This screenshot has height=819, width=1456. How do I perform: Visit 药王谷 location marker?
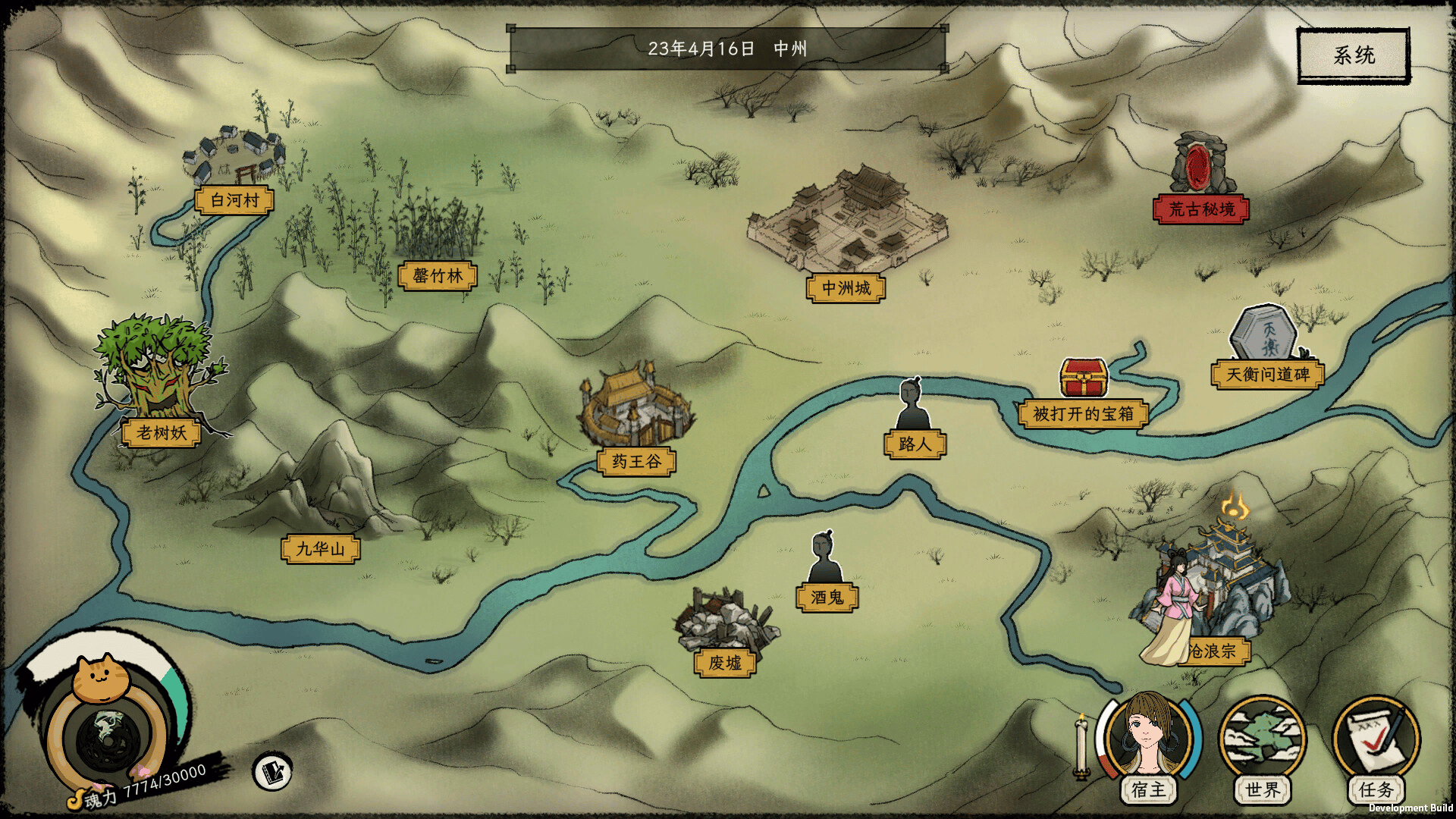[x=636, y=461]
